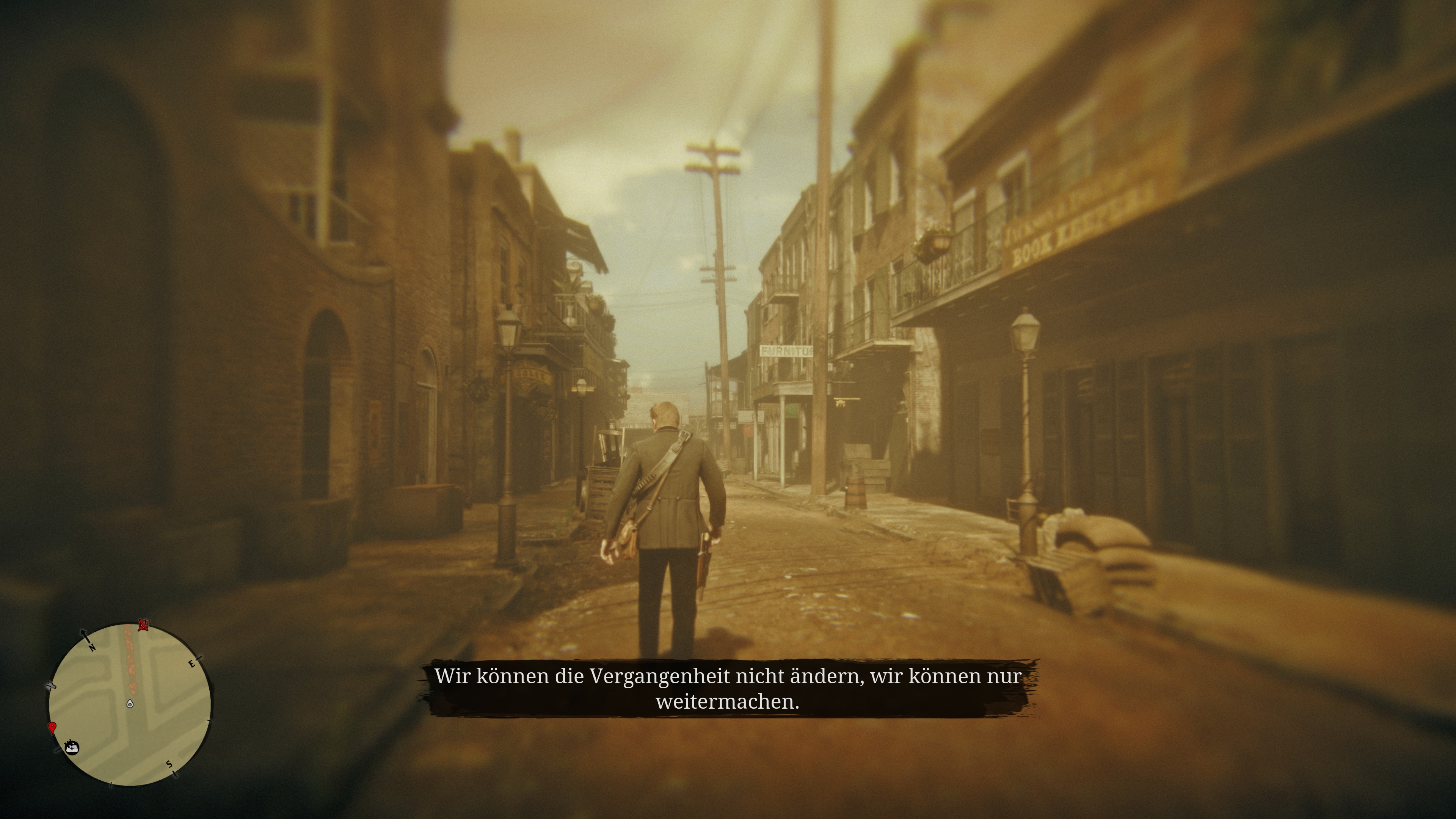Select the red waypoint pin on the minimap
The width and height of the screenshot is (1456, 819).
53,728
